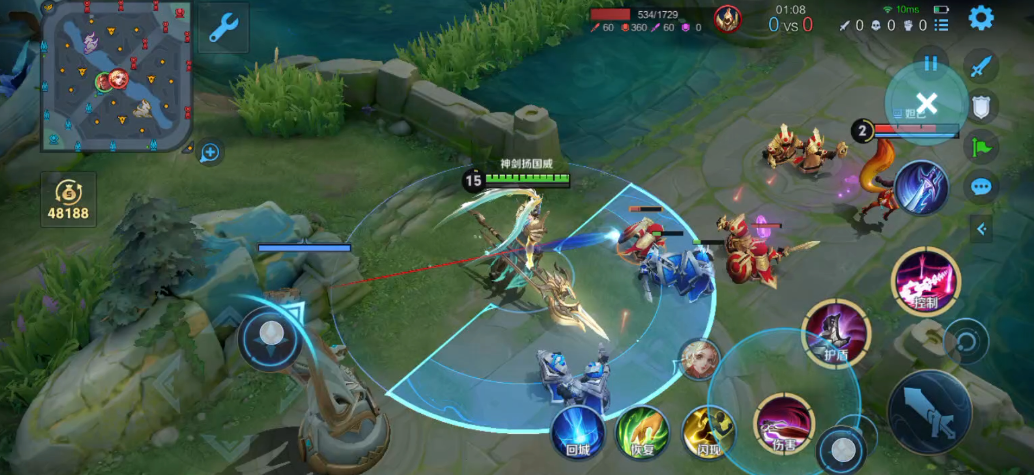Viewport: 1034px width, 475px height.
Task: Send the shield defend signal
Action: pyautogui.click(x=982, y=107)
